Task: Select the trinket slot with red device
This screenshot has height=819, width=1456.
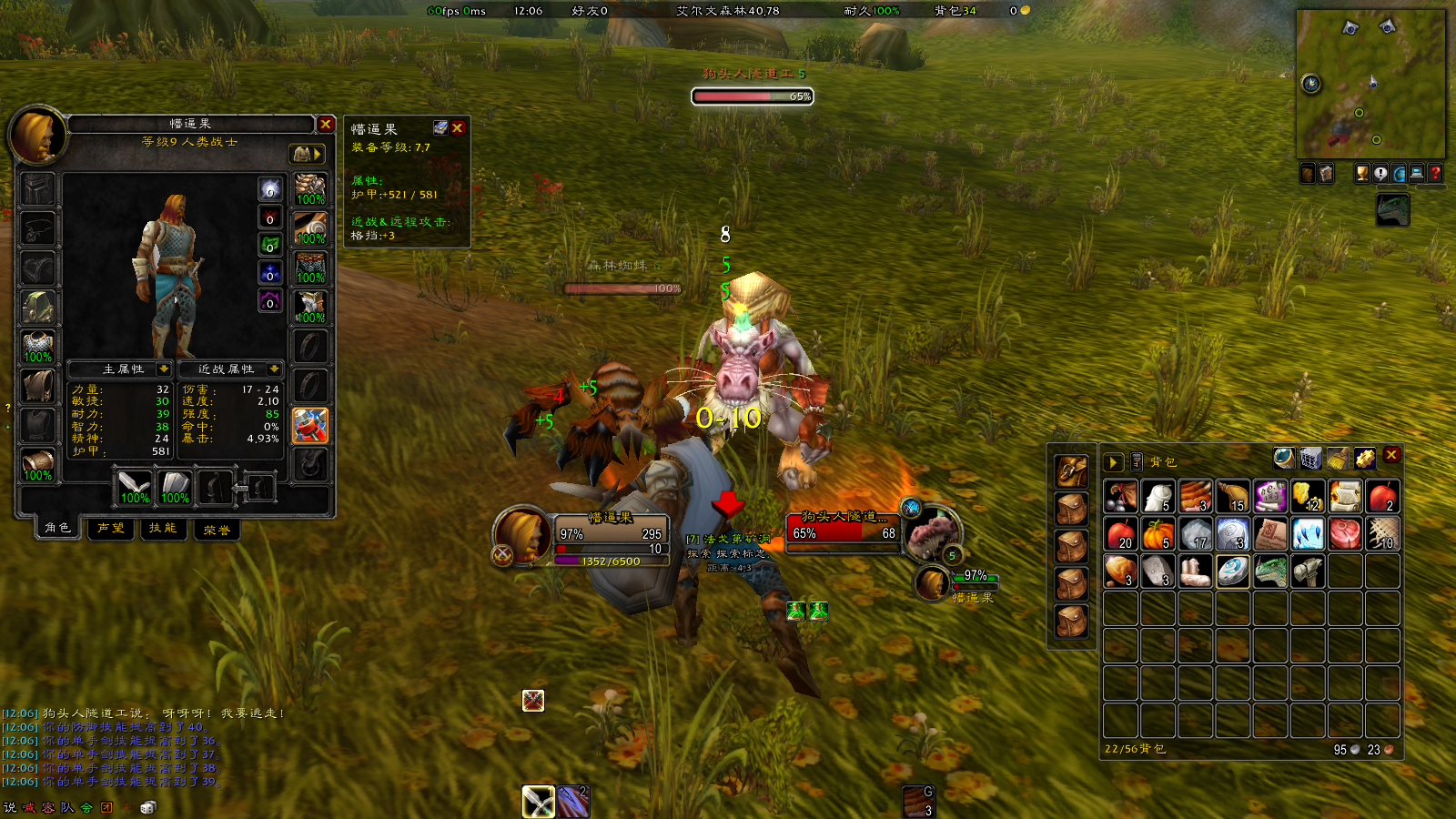Action: click(309, 425)
